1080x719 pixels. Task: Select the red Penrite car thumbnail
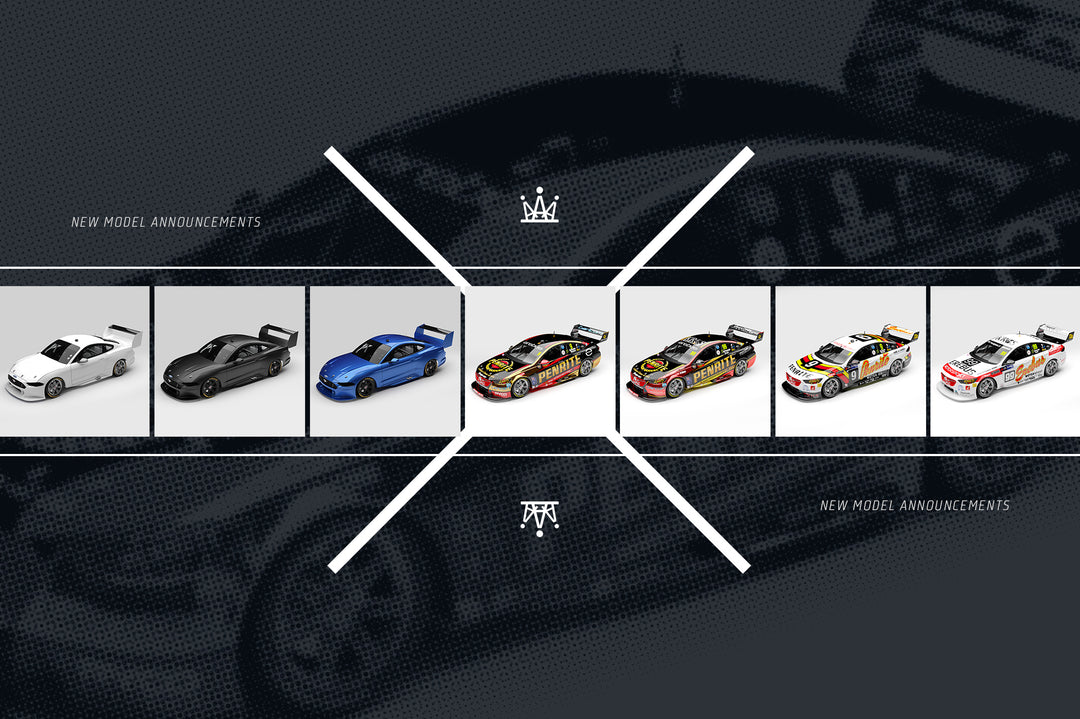(695, 361)
